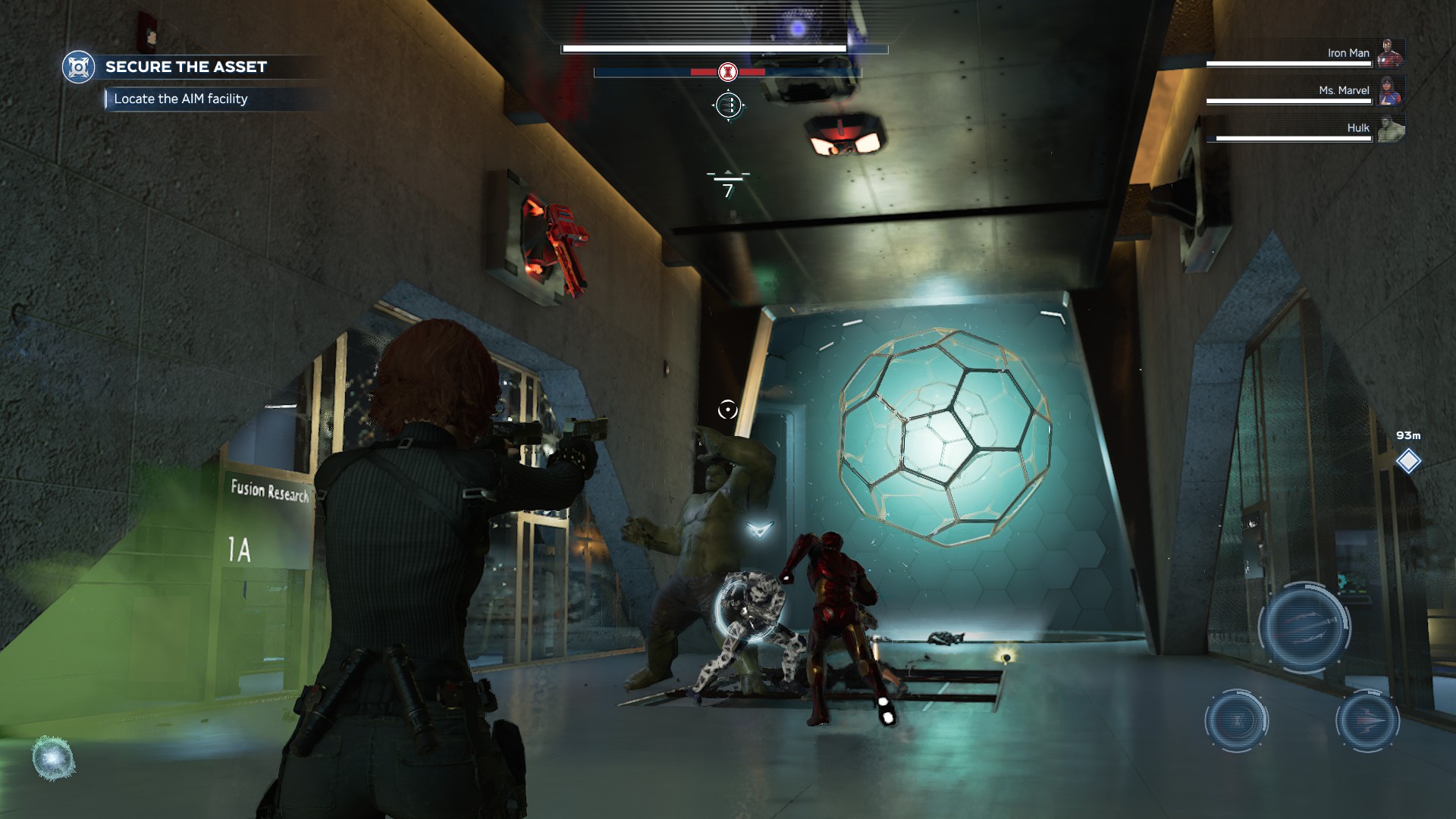Click the diamond waypoint marker showing 93m

pos(1408,460)
